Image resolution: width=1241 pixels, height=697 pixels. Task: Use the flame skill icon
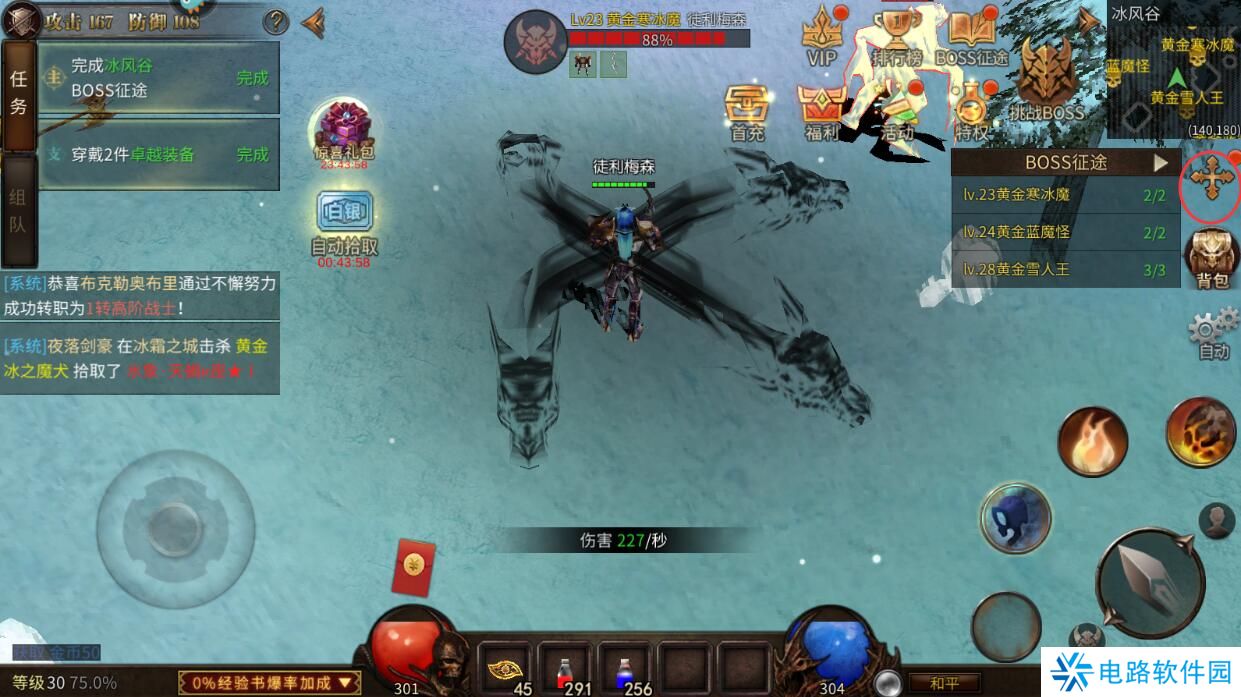point(1092,442)
